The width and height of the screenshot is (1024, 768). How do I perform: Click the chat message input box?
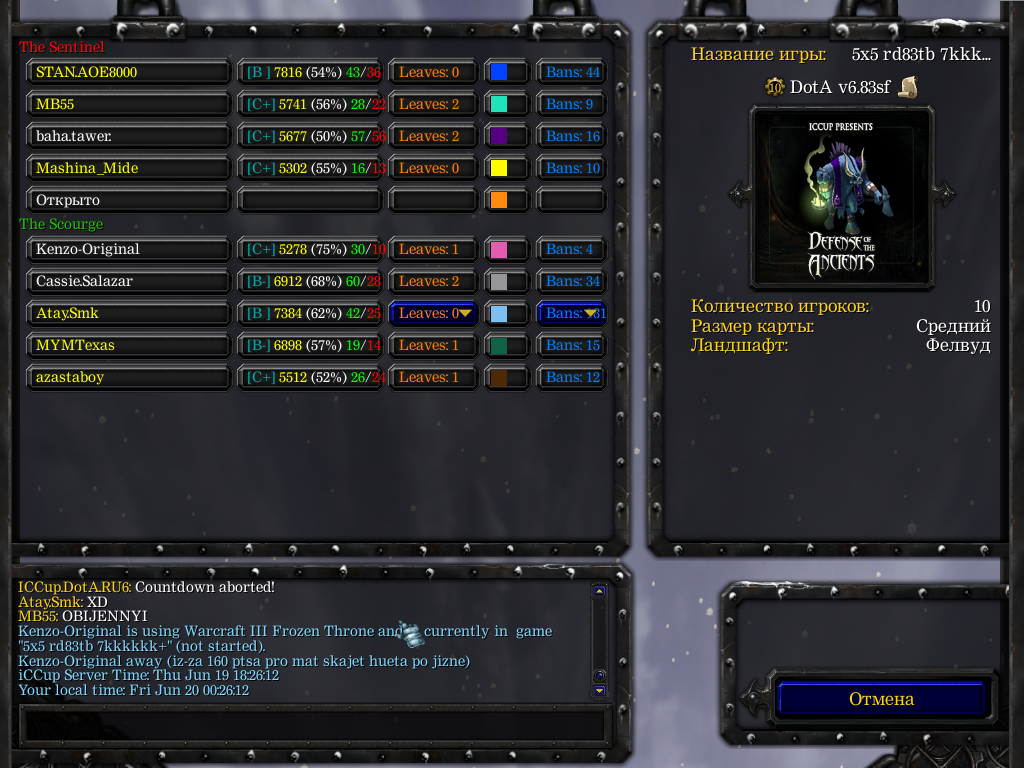pos(313,725)
